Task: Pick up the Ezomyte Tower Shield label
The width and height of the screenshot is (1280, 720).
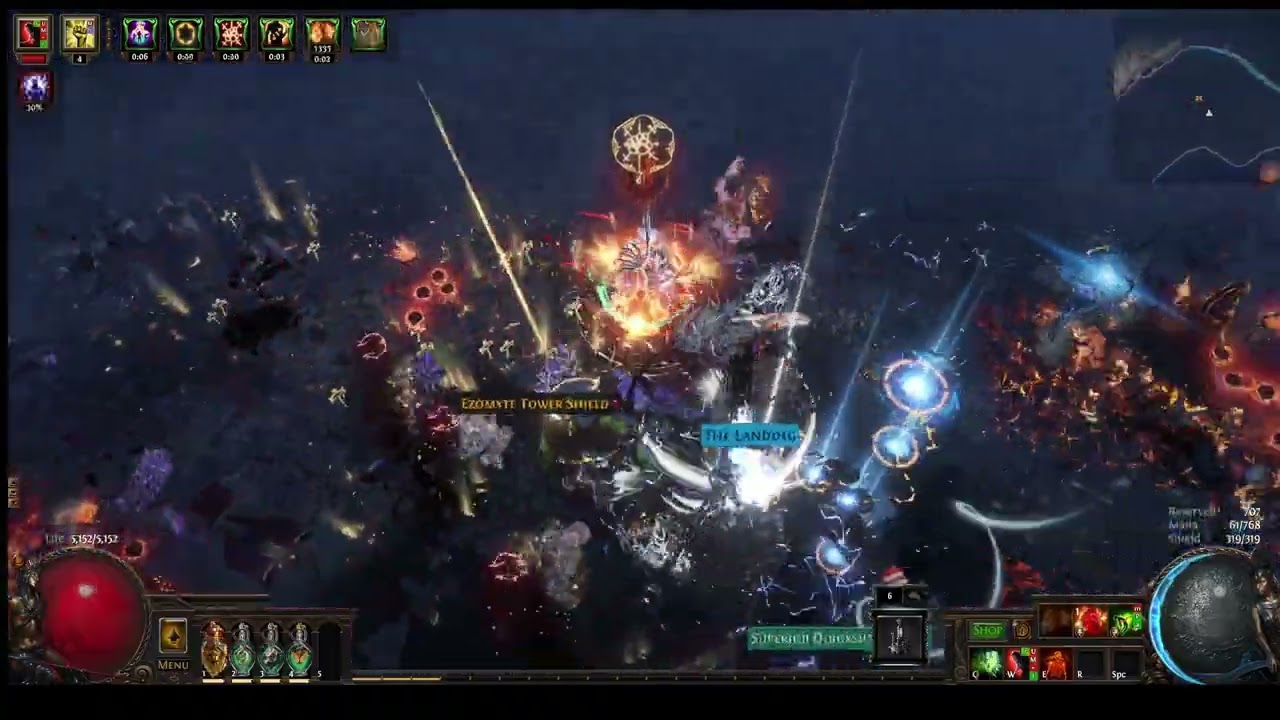Action: tap(534, 404)
